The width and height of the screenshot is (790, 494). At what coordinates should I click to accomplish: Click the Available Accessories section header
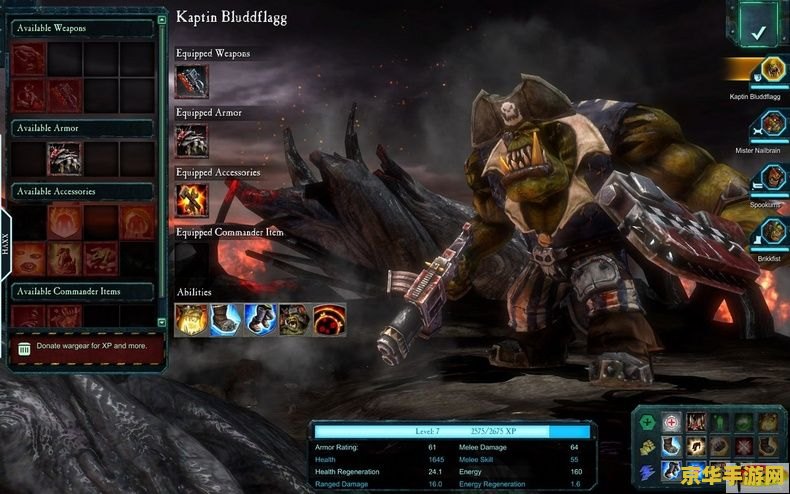[x=80, y=191]
